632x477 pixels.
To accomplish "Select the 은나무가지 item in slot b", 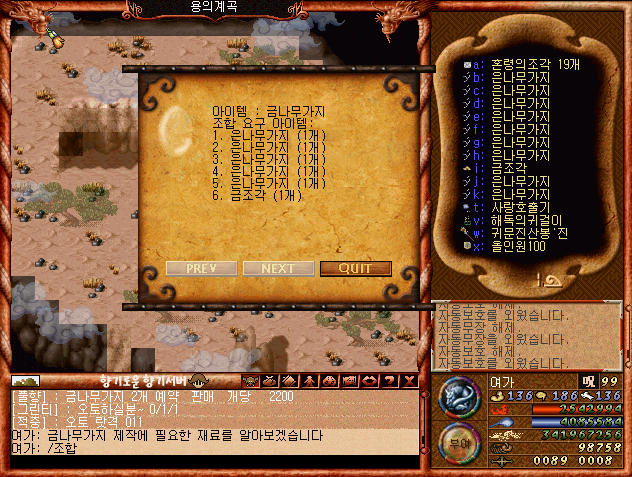I will (510, 78).
